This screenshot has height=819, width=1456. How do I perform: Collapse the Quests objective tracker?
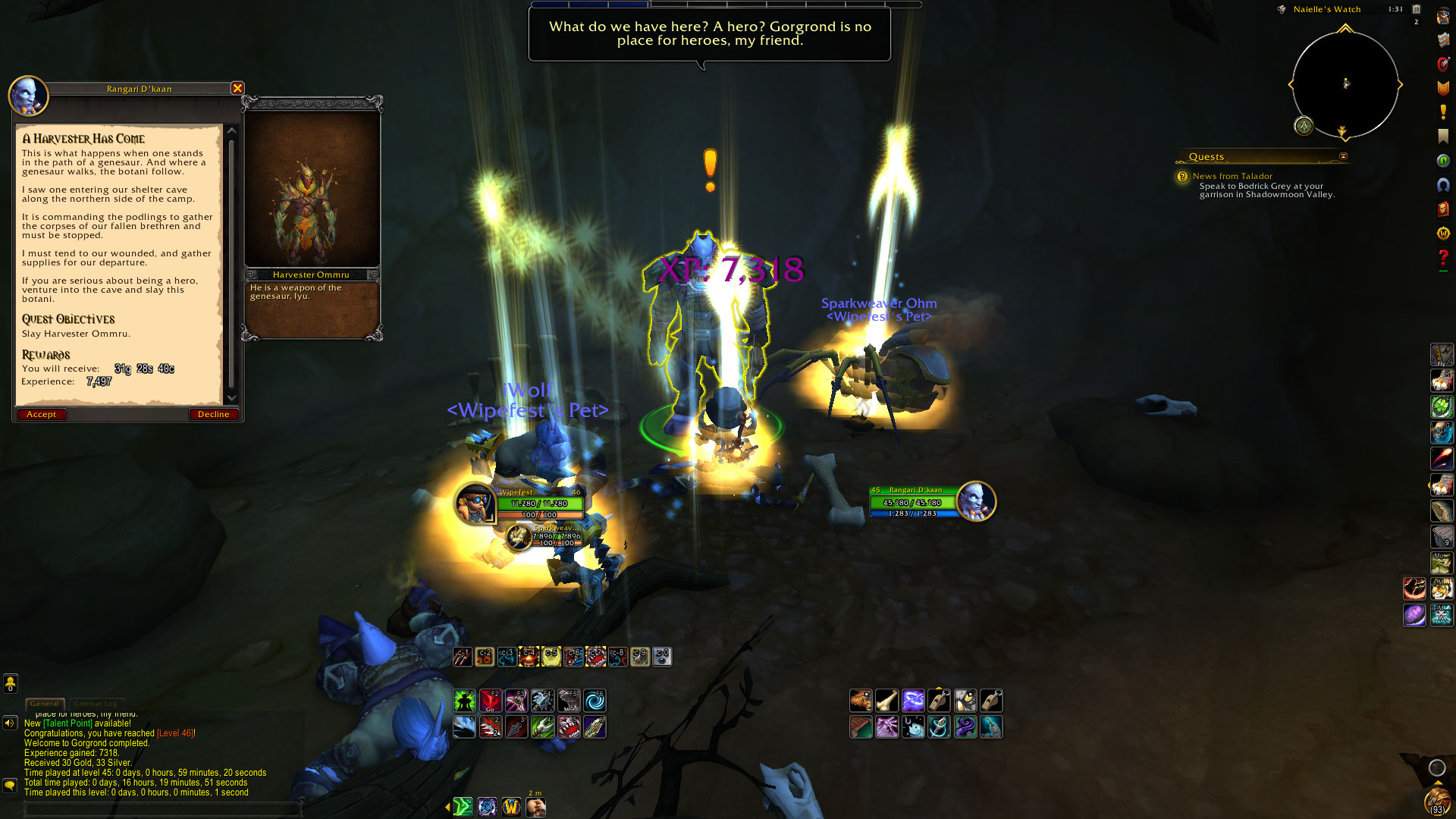point(1343,156)
